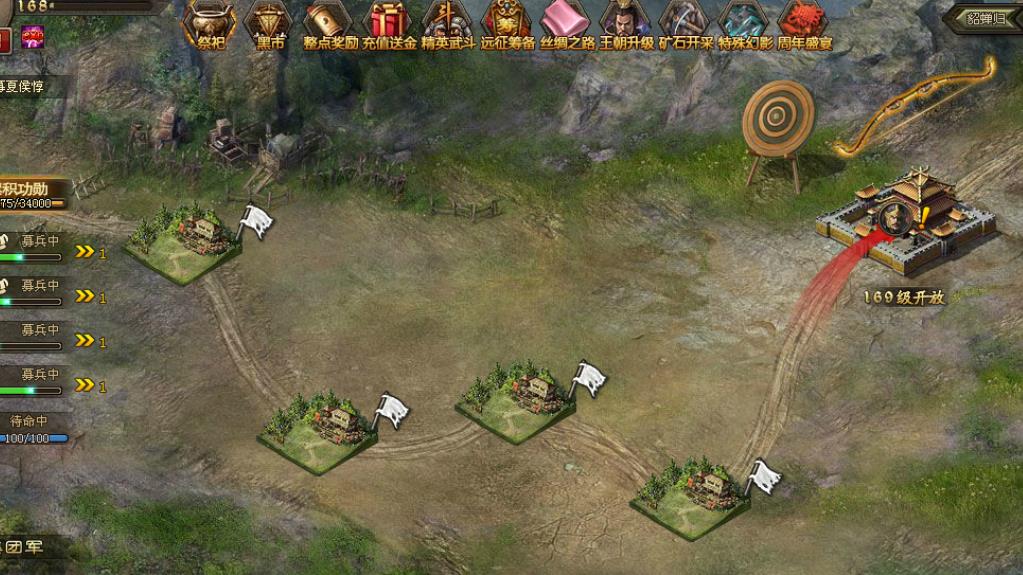The width and height of the screenshot is (1023, 575).
Task: Click the 貂蝉归 button
Action: pos(987,18)
